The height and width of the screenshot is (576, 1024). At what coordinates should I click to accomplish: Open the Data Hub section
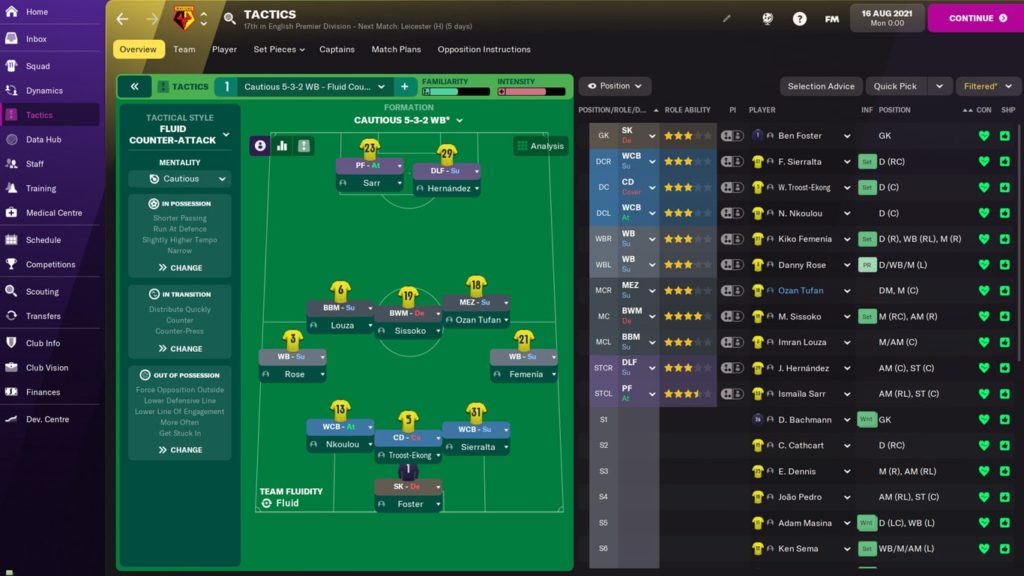43,140
